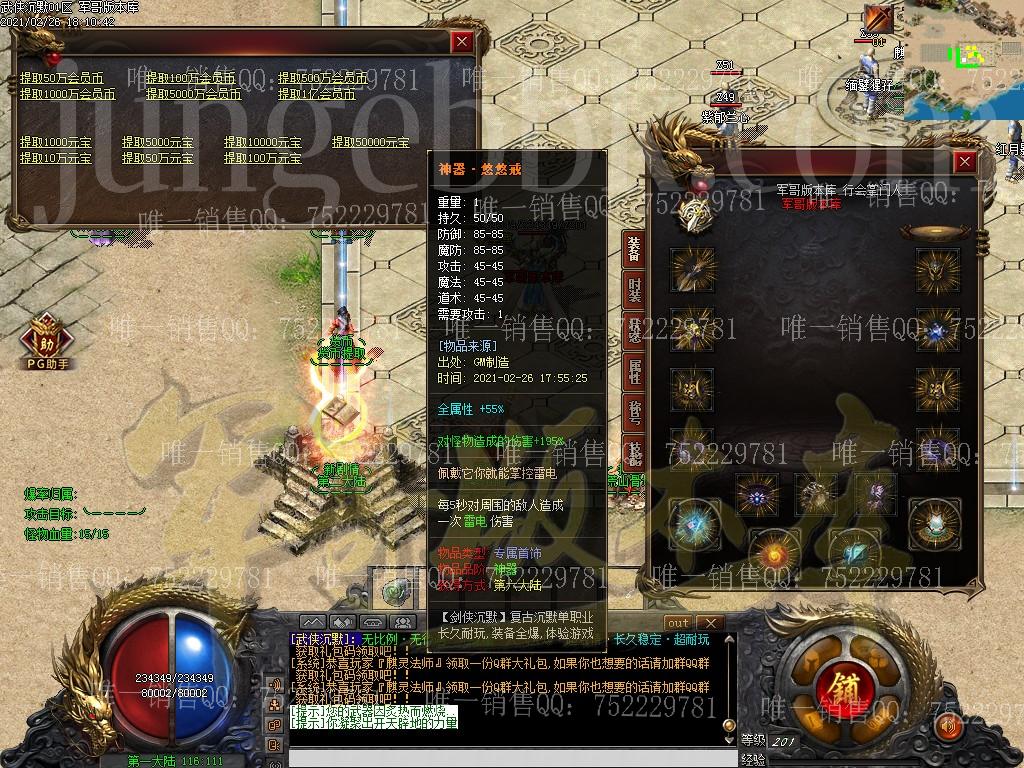
Task: Select the helmet slot in equipment panel
Action: pyautogui.click(x=936, y=270)
